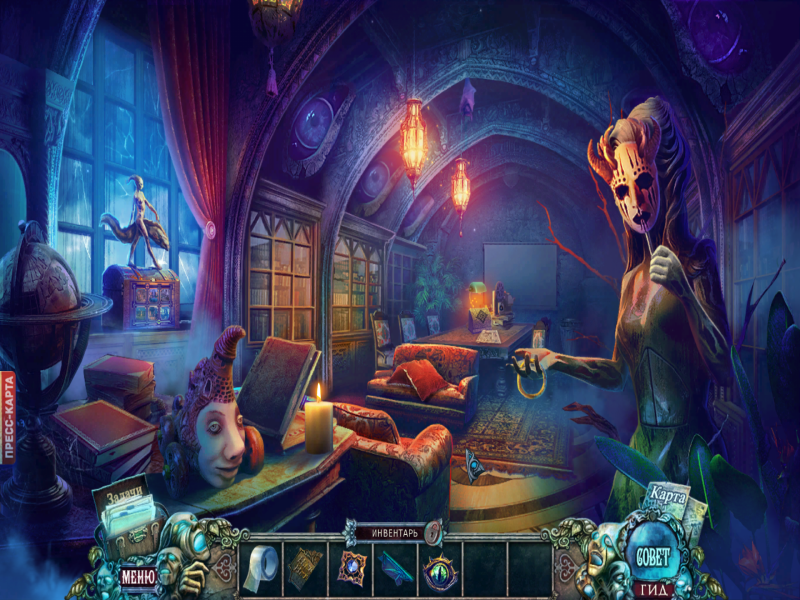
Task: Open the Пресс-карта side tab
Action: point(7,418)
